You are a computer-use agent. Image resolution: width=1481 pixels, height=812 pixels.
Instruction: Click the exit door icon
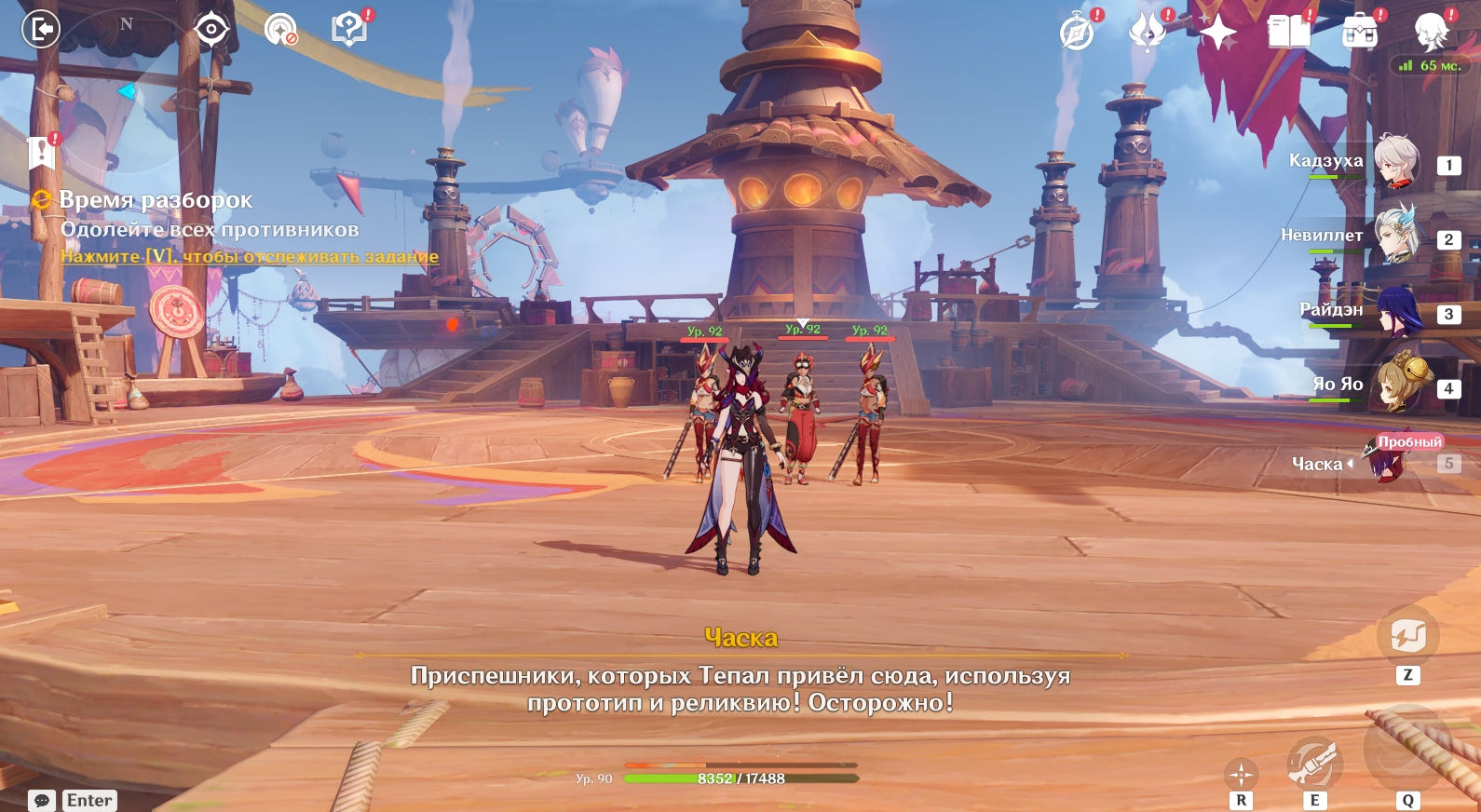pyautogui.click(x=40, y=29)
